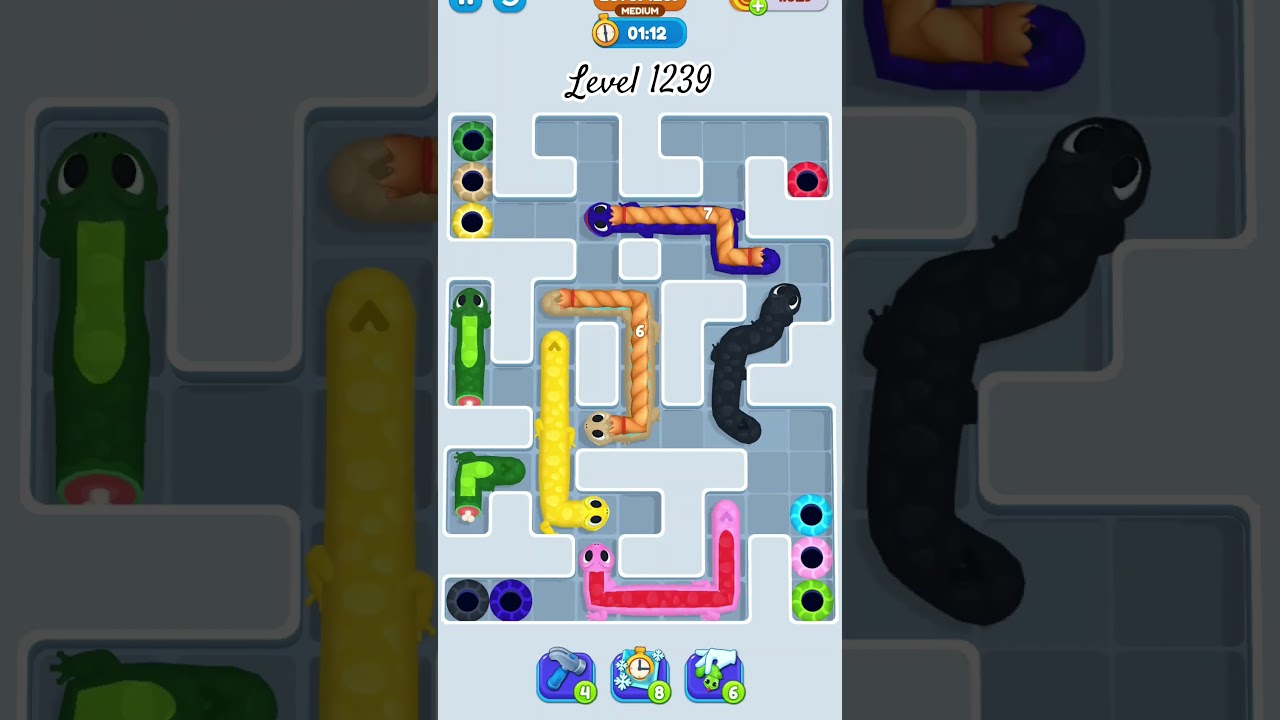Viewport: 1280px width, 720px height.
Task: Tap the green hole at top left
Action: point(471,141)
